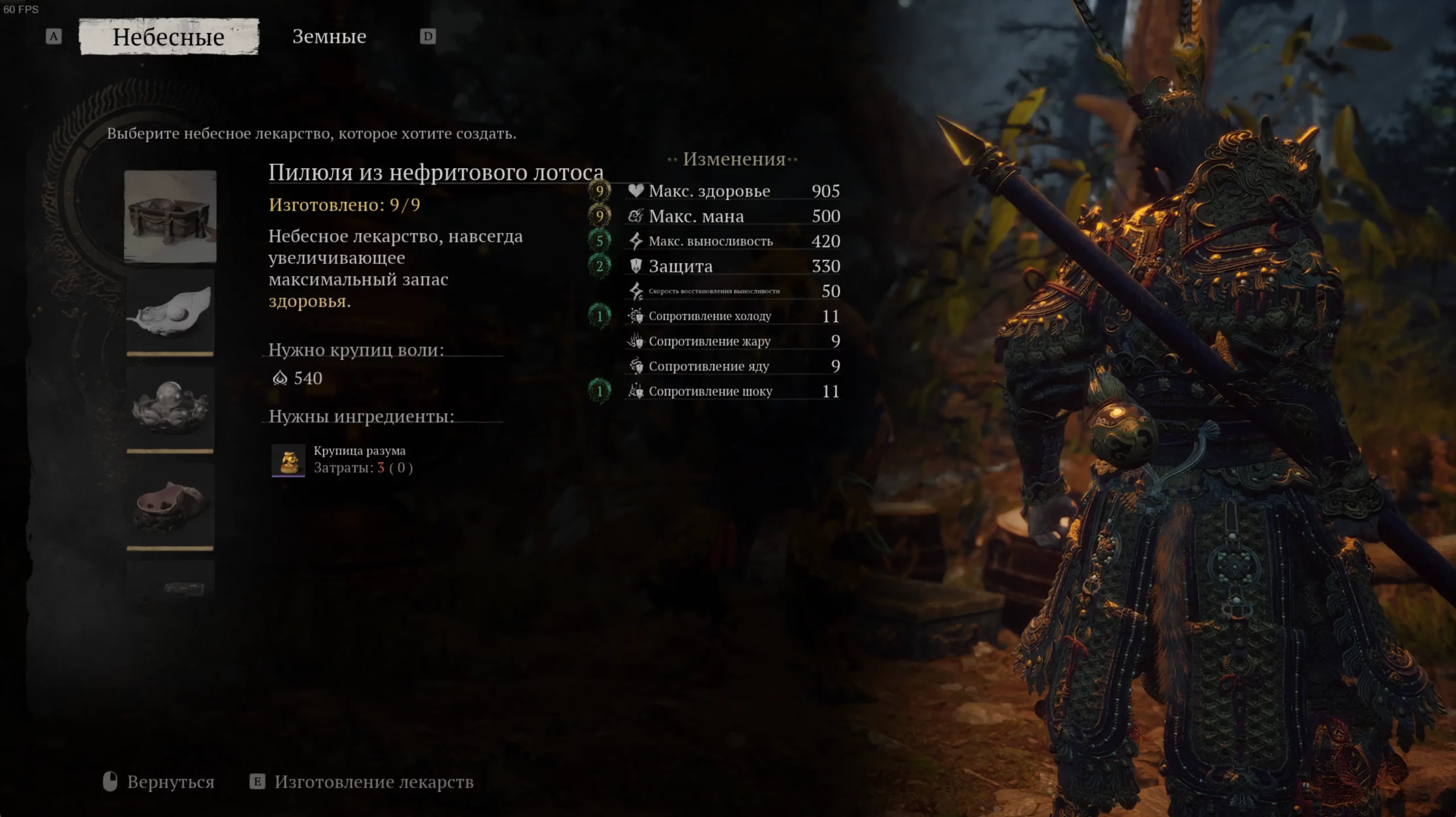The height and width of the screenshot is (817, 1456).
Task: Go back with the Вернуться button
Action: tap(159, 782)
